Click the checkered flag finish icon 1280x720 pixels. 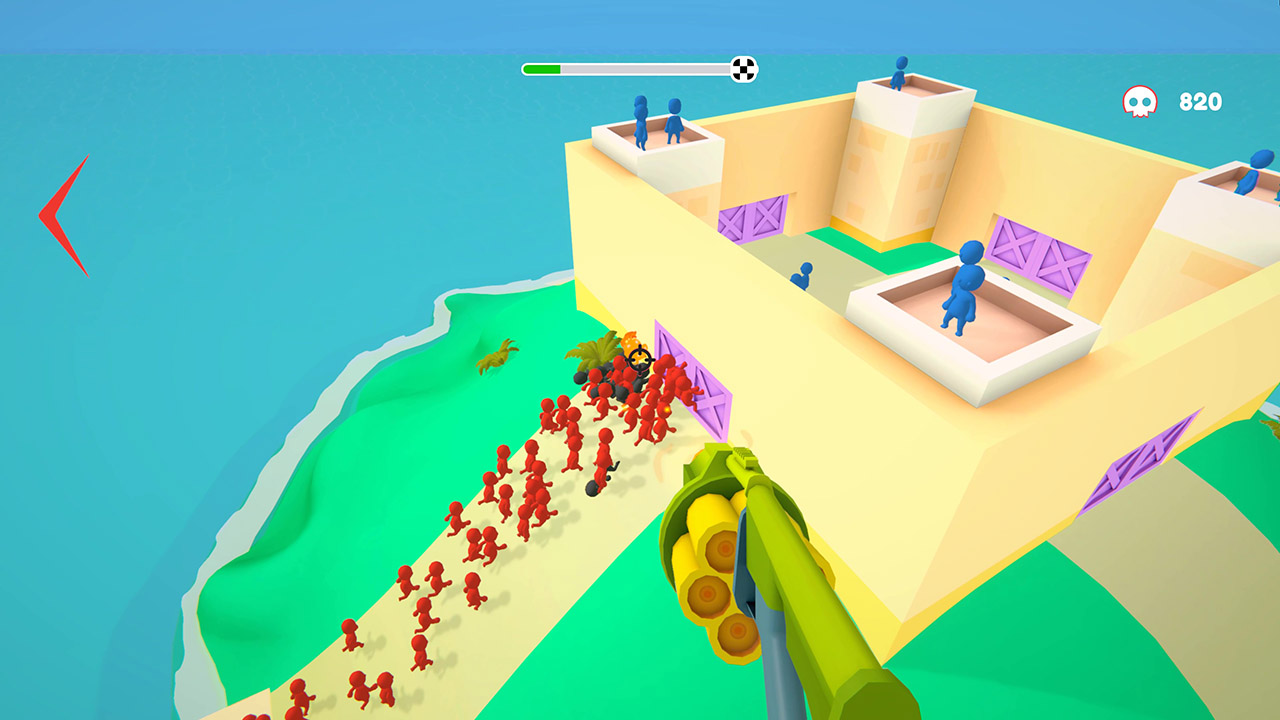(742, 68)
